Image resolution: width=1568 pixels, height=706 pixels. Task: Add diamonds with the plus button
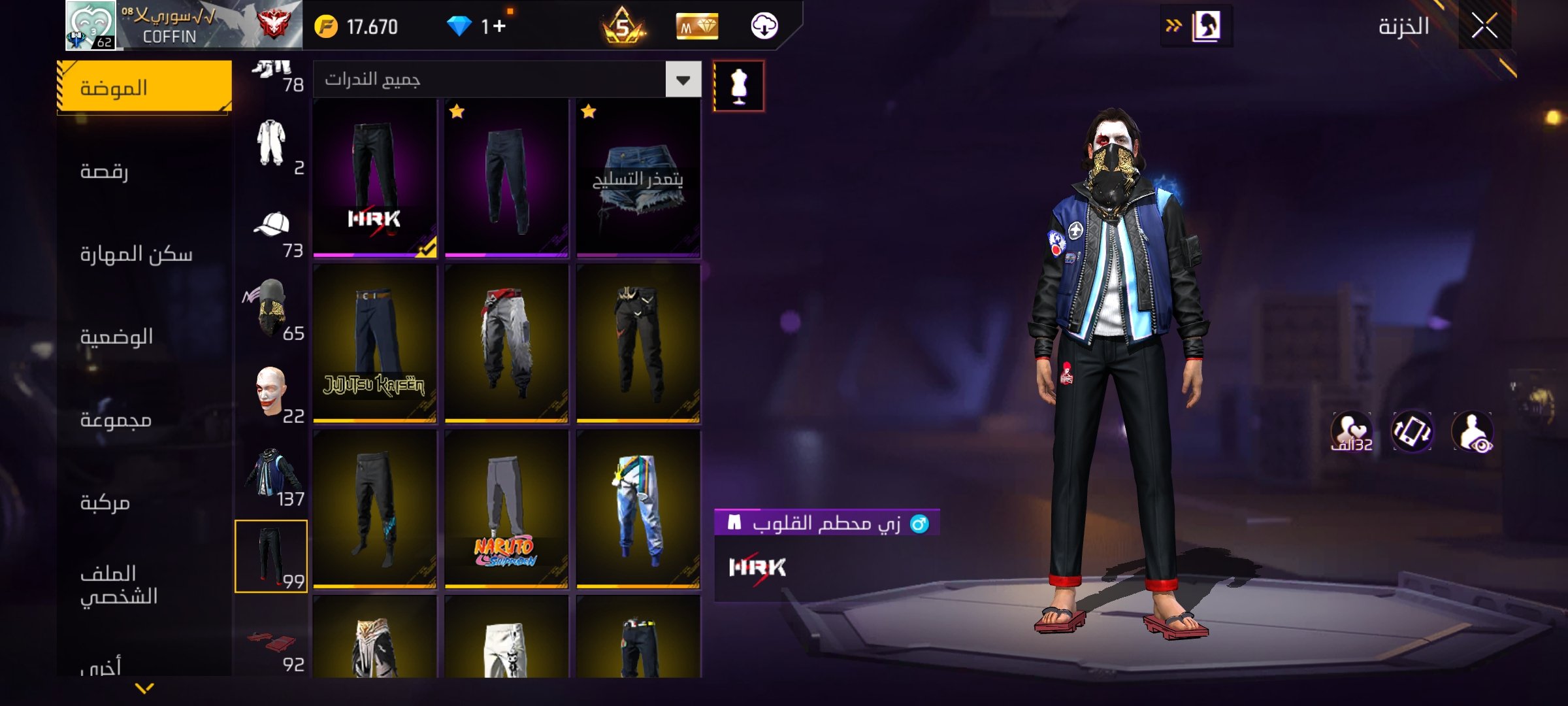point(499,27)
